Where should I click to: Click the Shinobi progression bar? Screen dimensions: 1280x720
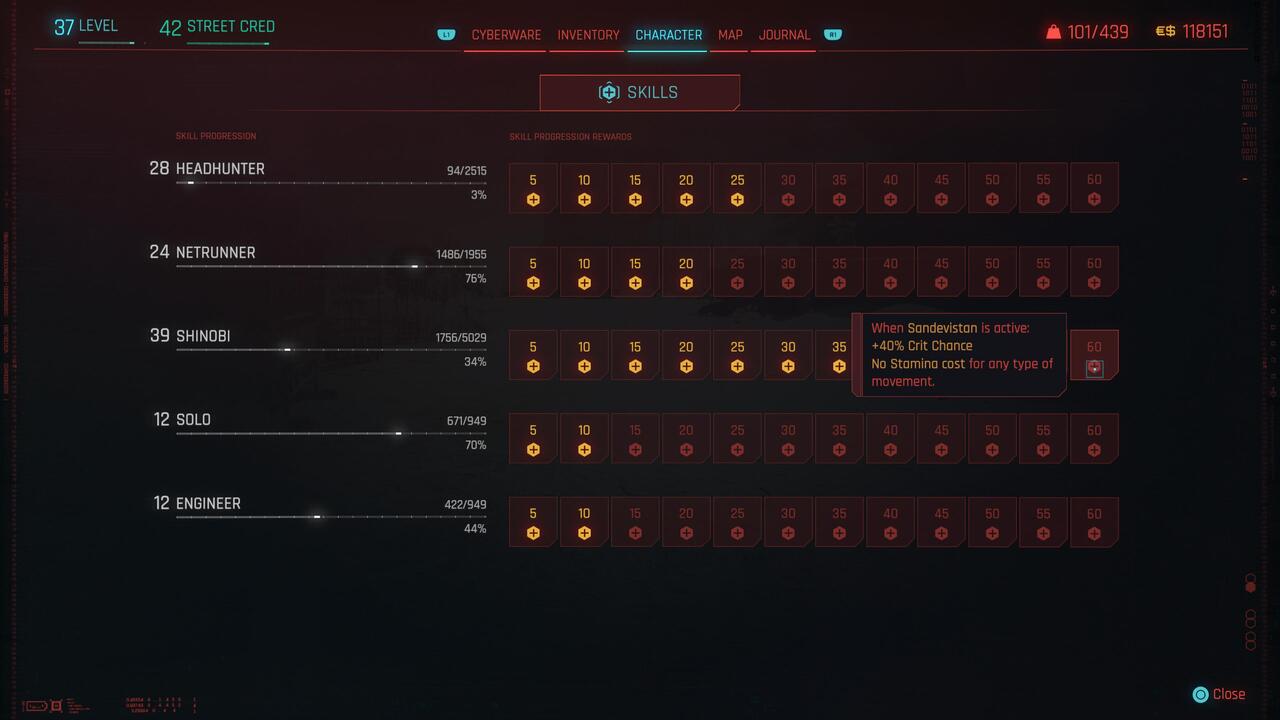click(330, 350)
